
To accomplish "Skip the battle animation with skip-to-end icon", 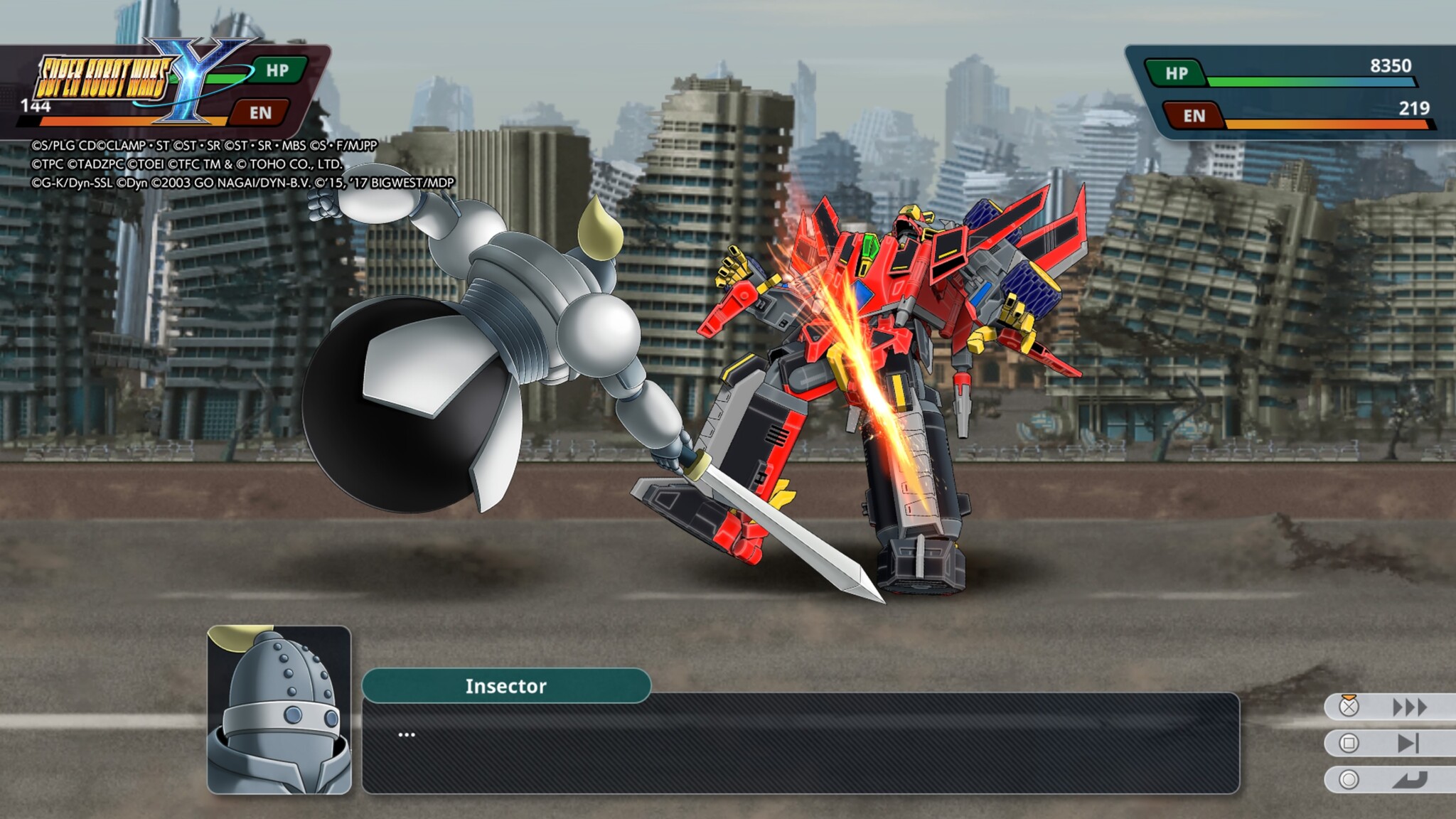I will tap(1408, 744).
